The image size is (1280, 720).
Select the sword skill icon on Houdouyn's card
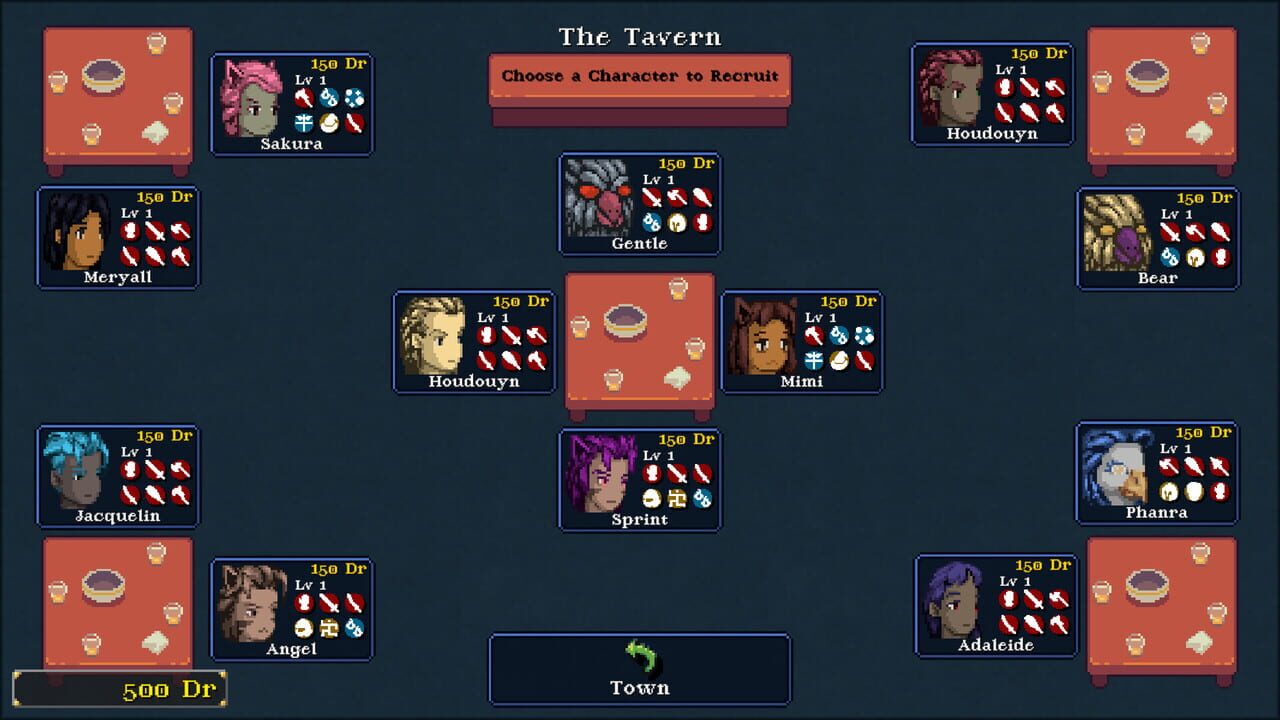click(511, 336)
